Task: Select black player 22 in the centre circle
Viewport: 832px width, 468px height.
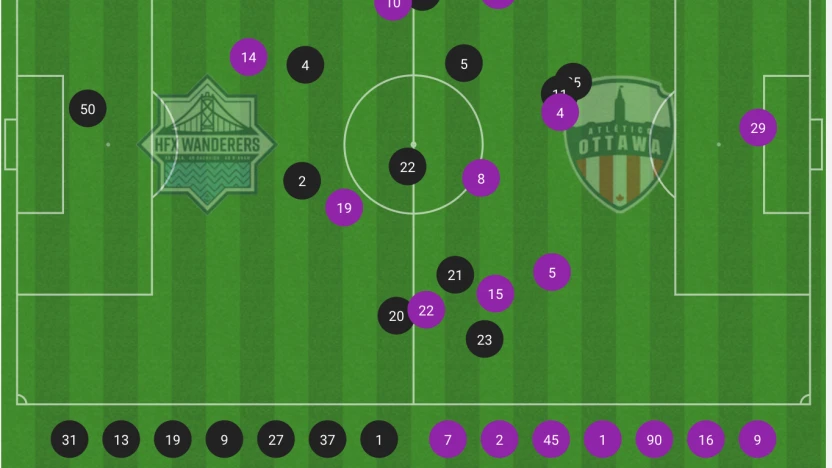Action: (x=407, y=167)
